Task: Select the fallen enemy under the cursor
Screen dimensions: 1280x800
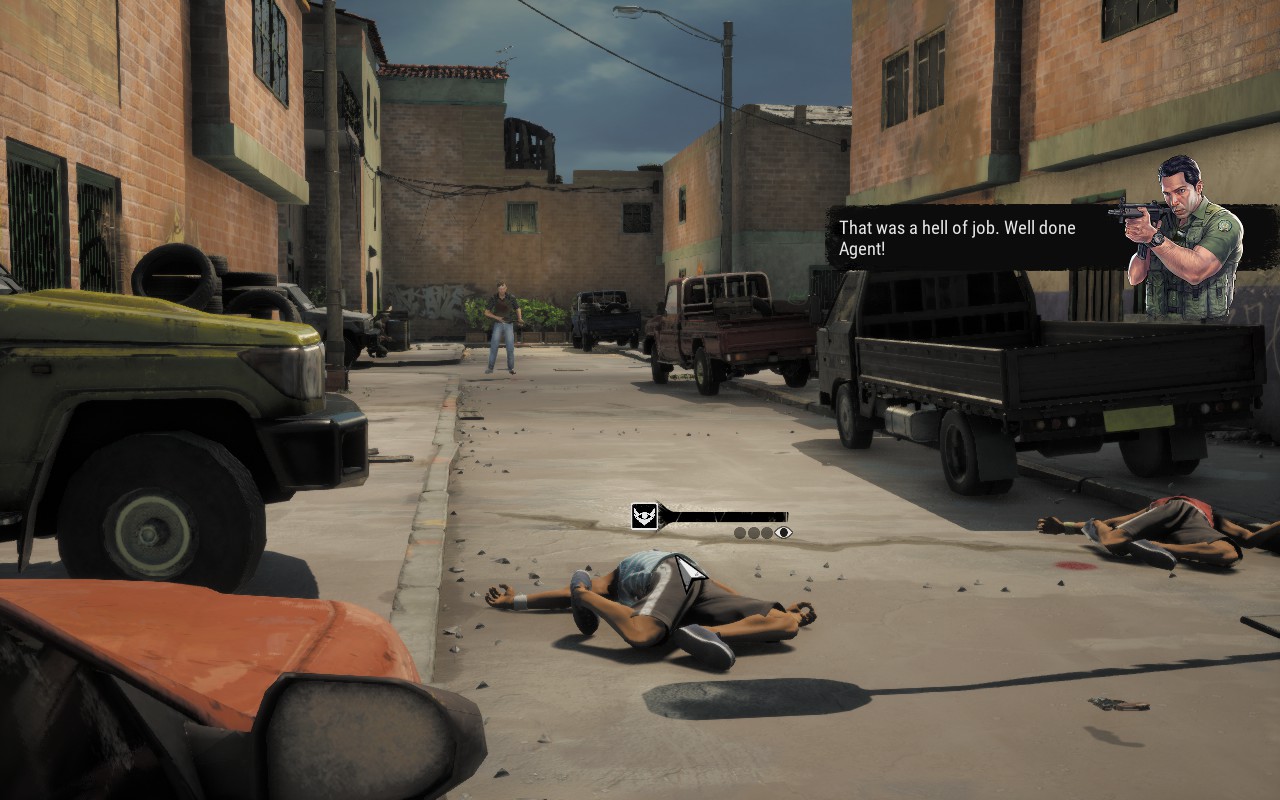Action: point(670,600)
